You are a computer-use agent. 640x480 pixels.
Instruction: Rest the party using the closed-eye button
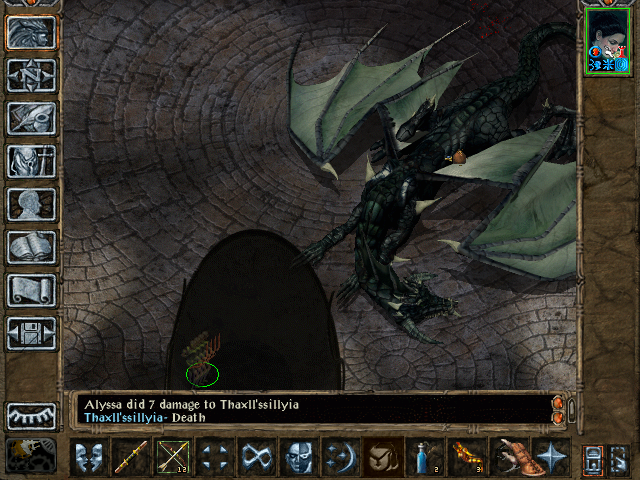(31, 414)
